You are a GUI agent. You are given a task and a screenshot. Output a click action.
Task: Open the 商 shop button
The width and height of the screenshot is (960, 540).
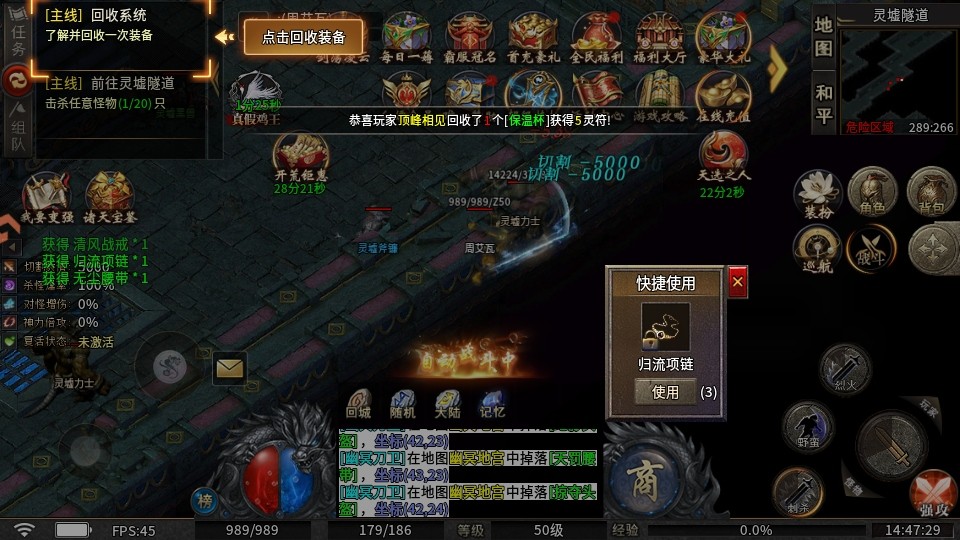pyautogui.click(x=646, y=474)
